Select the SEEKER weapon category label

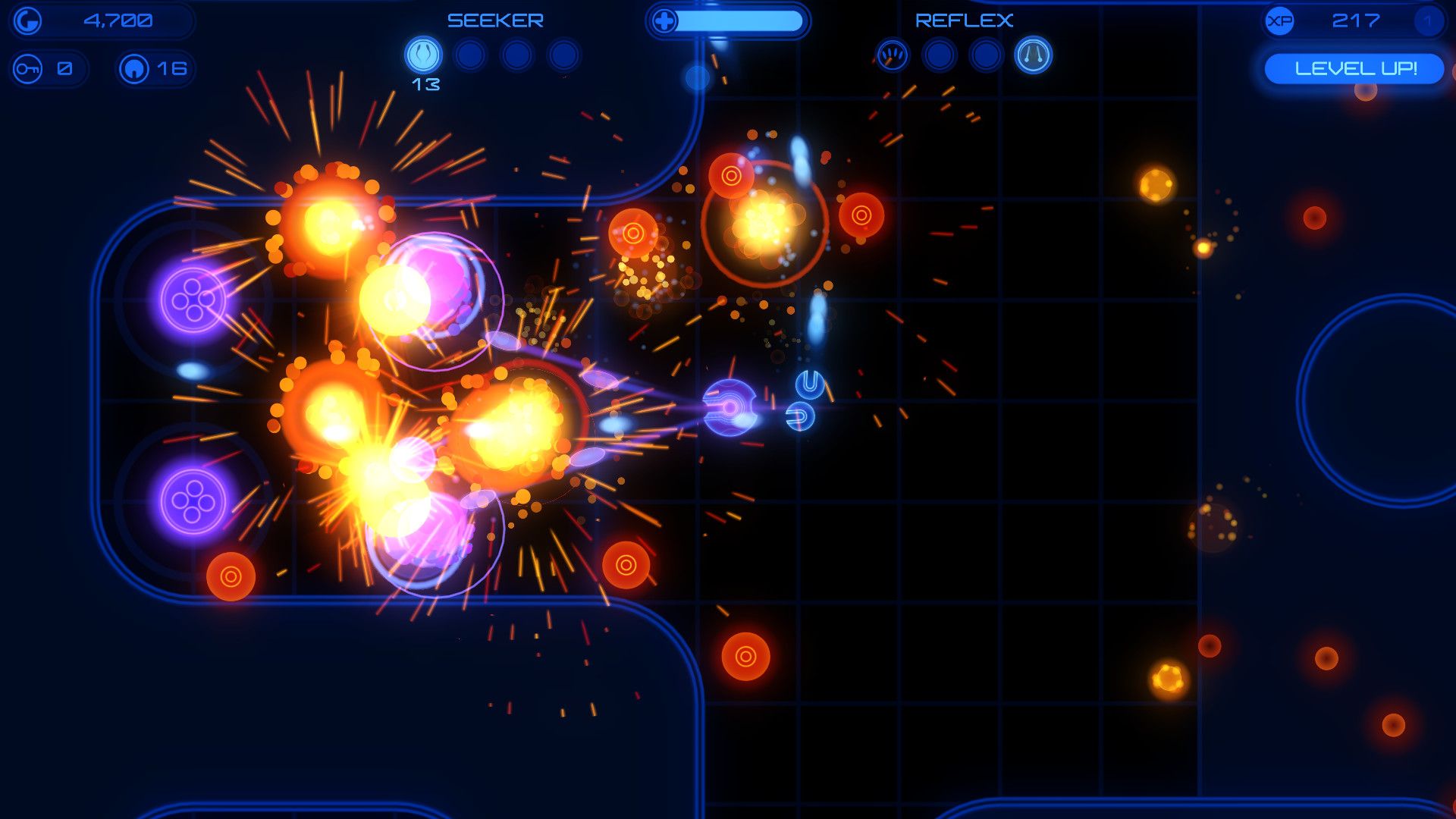(496, 20)
